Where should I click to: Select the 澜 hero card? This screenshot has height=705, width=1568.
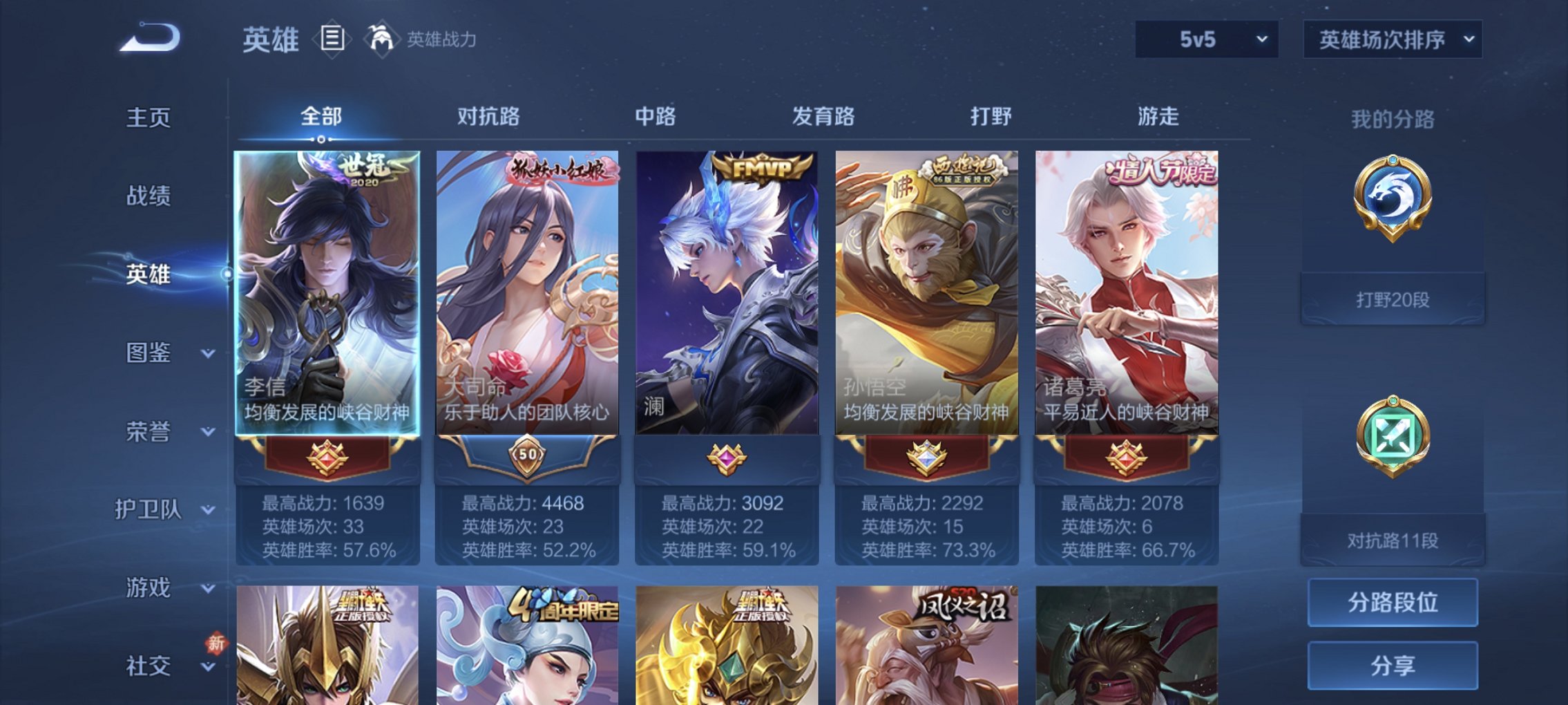tap(725, 290)
